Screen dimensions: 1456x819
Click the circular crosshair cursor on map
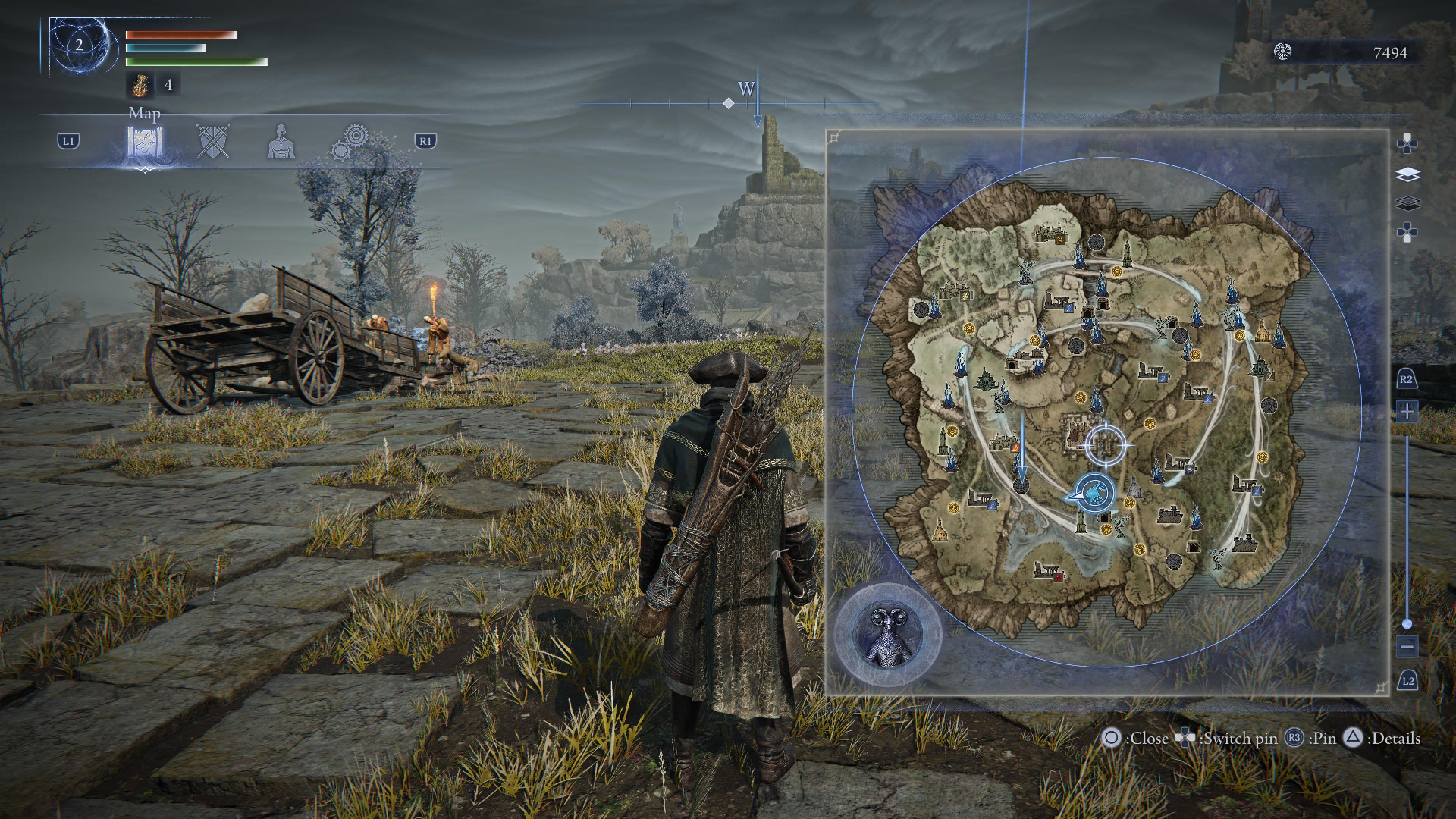tap(1106, 444)
